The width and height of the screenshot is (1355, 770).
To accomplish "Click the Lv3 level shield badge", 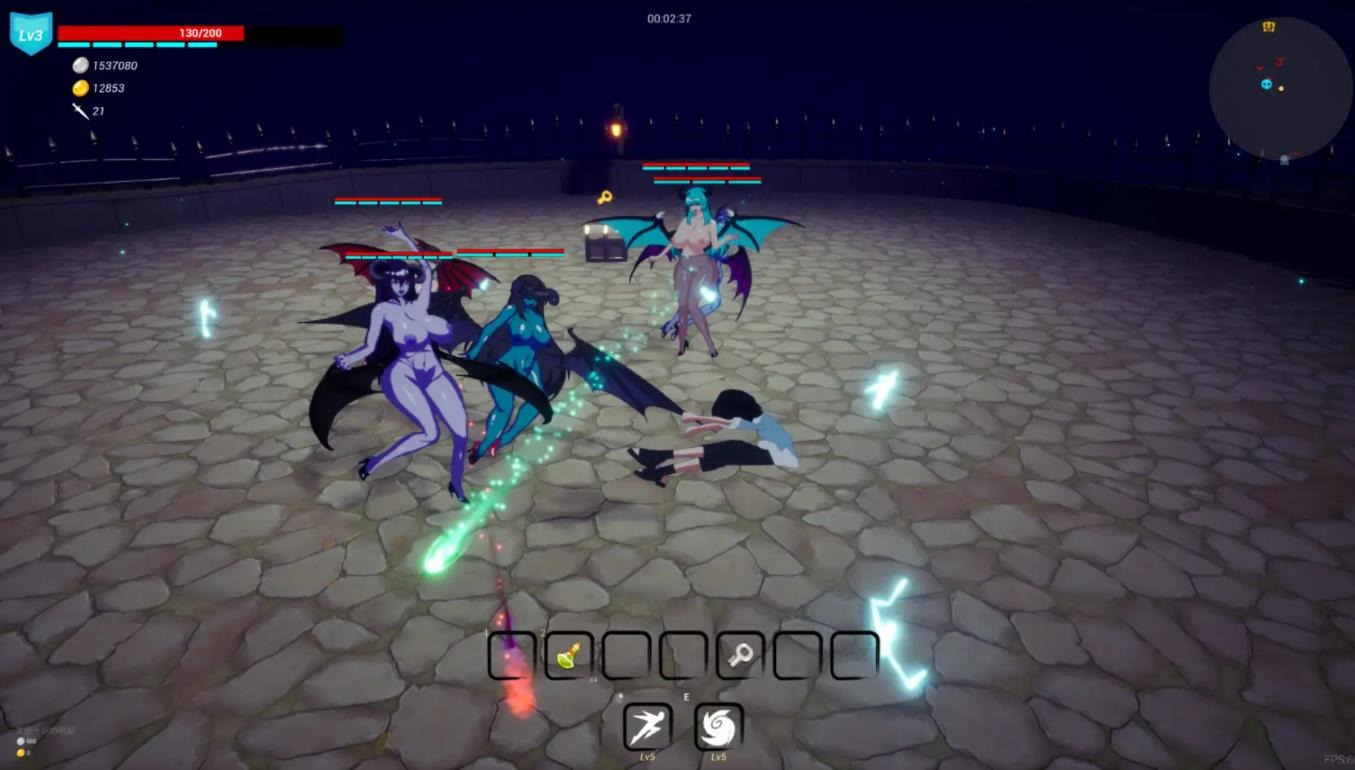I will coord(31,35).
